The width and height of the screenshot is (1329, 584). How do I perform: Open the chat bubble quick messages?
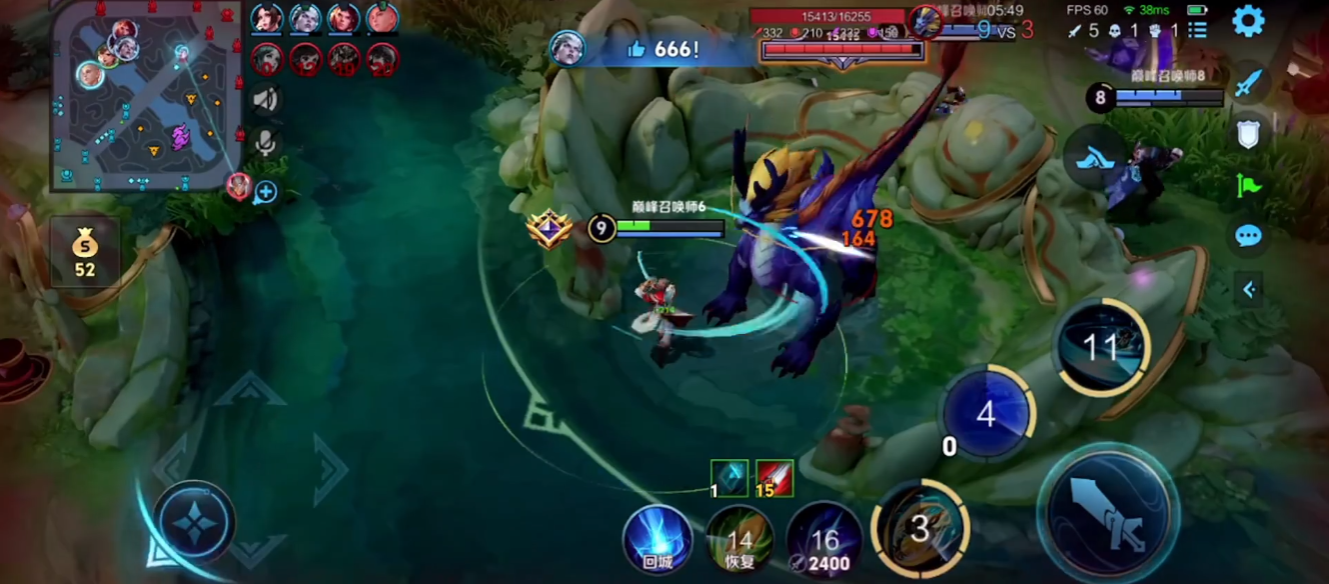(1248, 237)
